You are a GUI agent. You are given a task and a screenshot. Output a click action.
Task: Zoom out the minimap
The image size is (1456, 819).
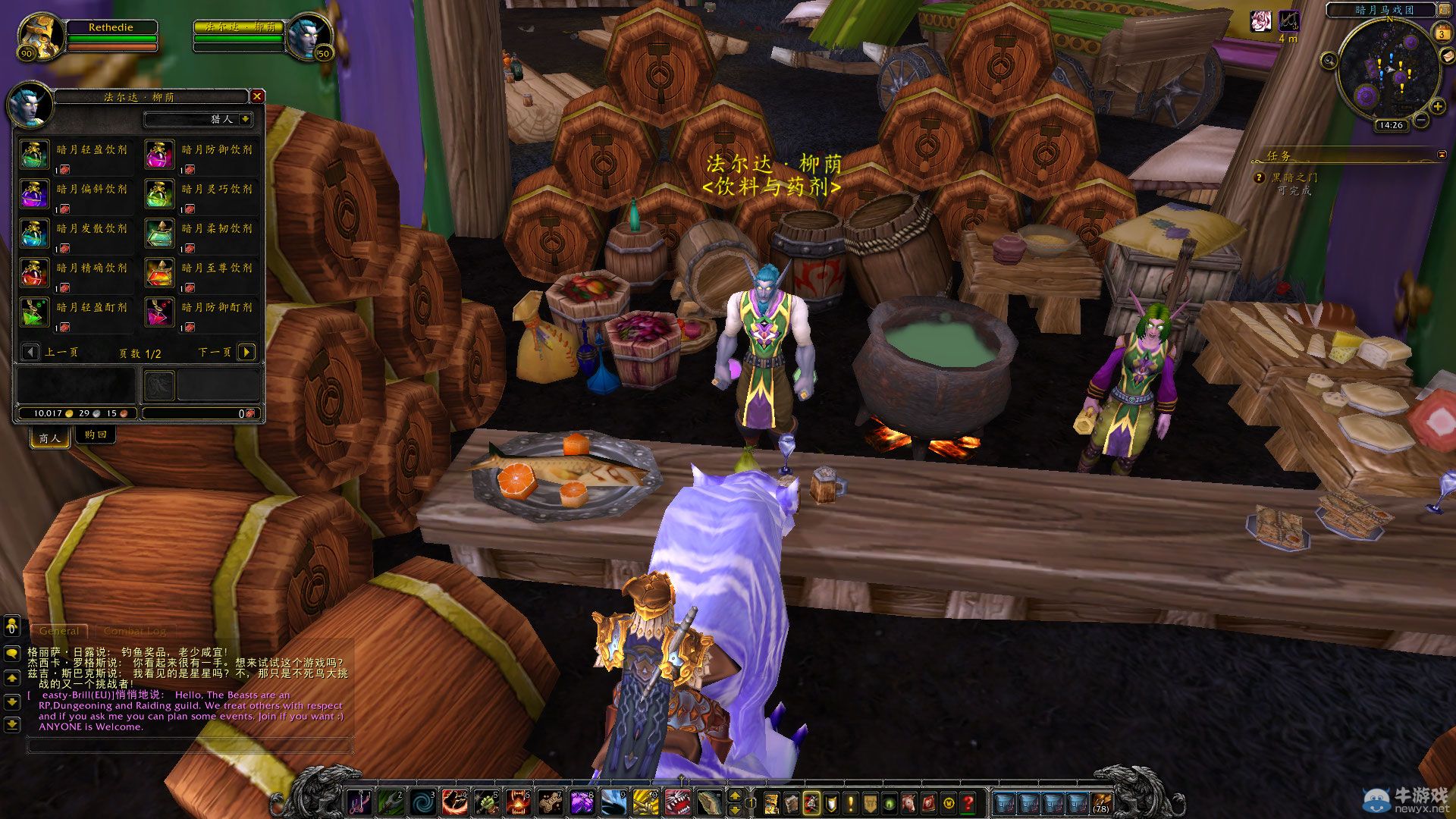tap(1421, 120)
